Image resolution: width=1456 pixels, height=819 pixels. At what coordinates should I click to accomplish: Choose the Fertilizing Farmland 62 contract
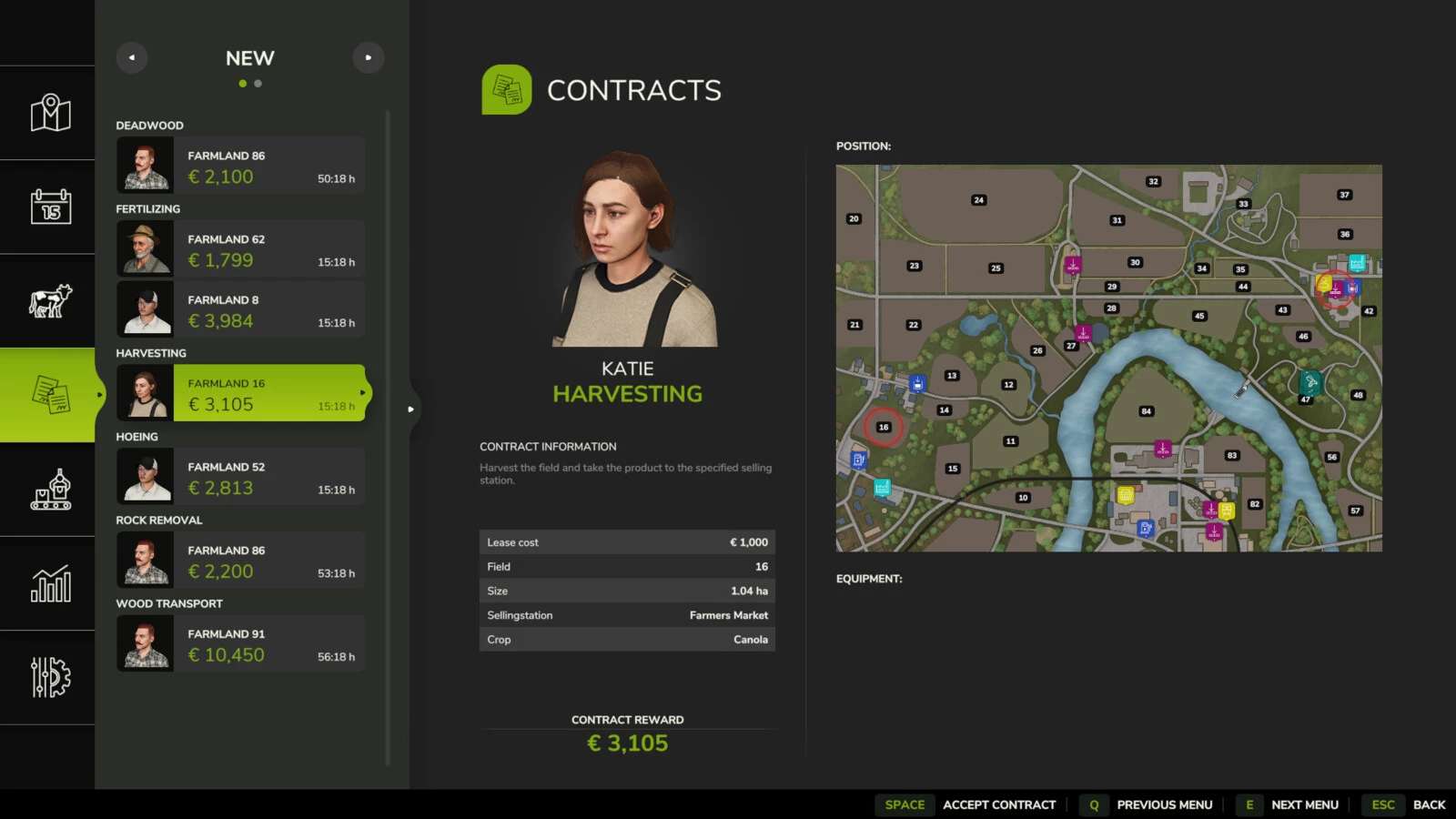(x=241, y=249)
